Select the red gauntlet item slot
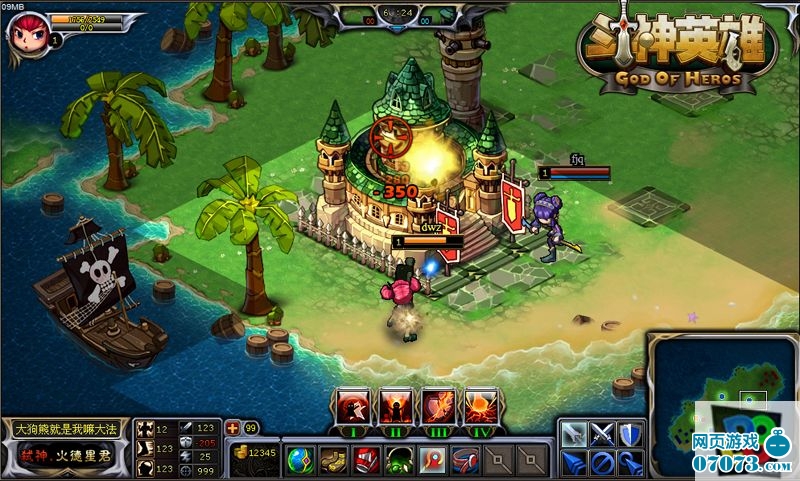This screenshot has width=800, height=481. [x=367, y=460]
